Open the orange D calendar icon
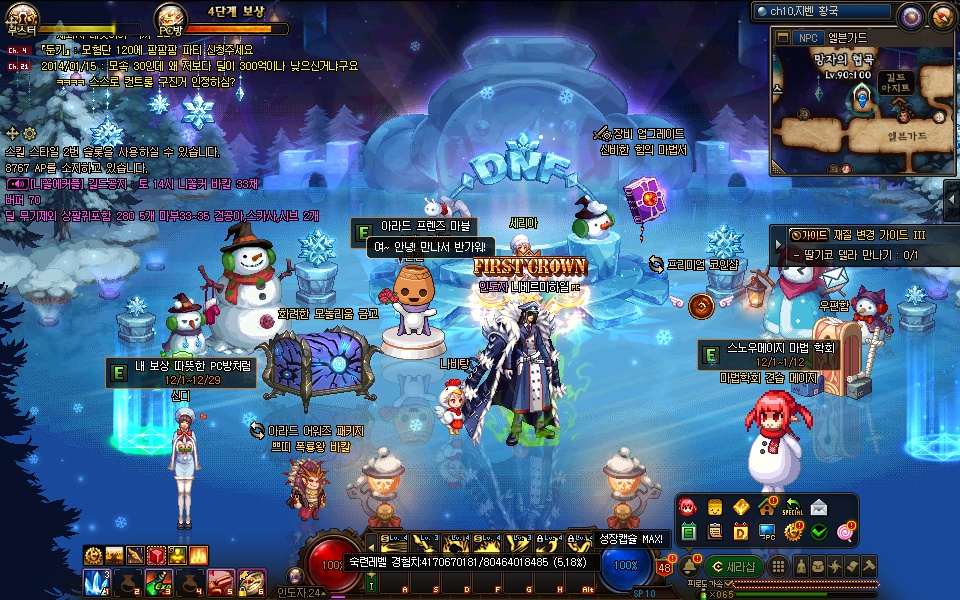 pyautogui.click(x=741, y=531)
